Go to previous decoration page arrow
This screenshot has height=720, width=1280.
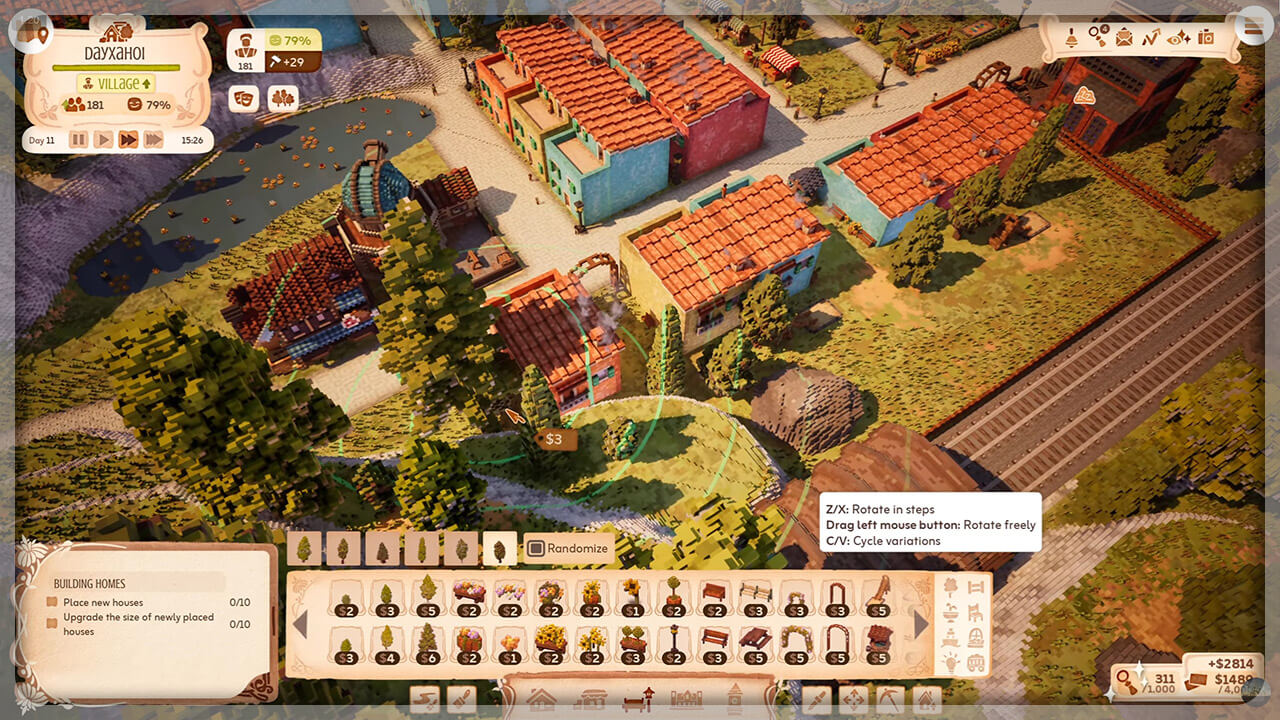300,624
